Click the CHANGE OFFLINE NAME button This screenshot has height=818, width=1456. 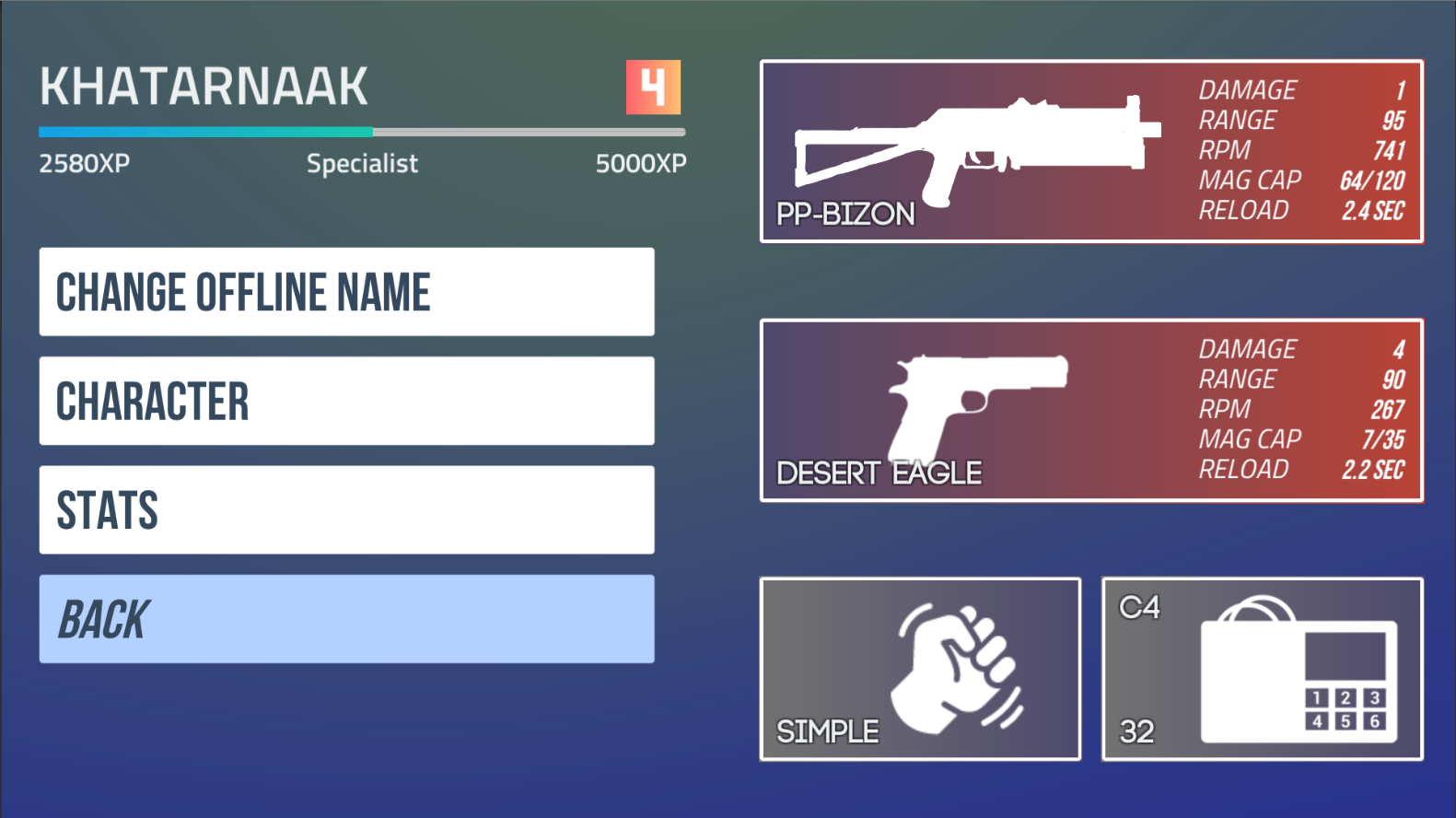coord(346,291)
